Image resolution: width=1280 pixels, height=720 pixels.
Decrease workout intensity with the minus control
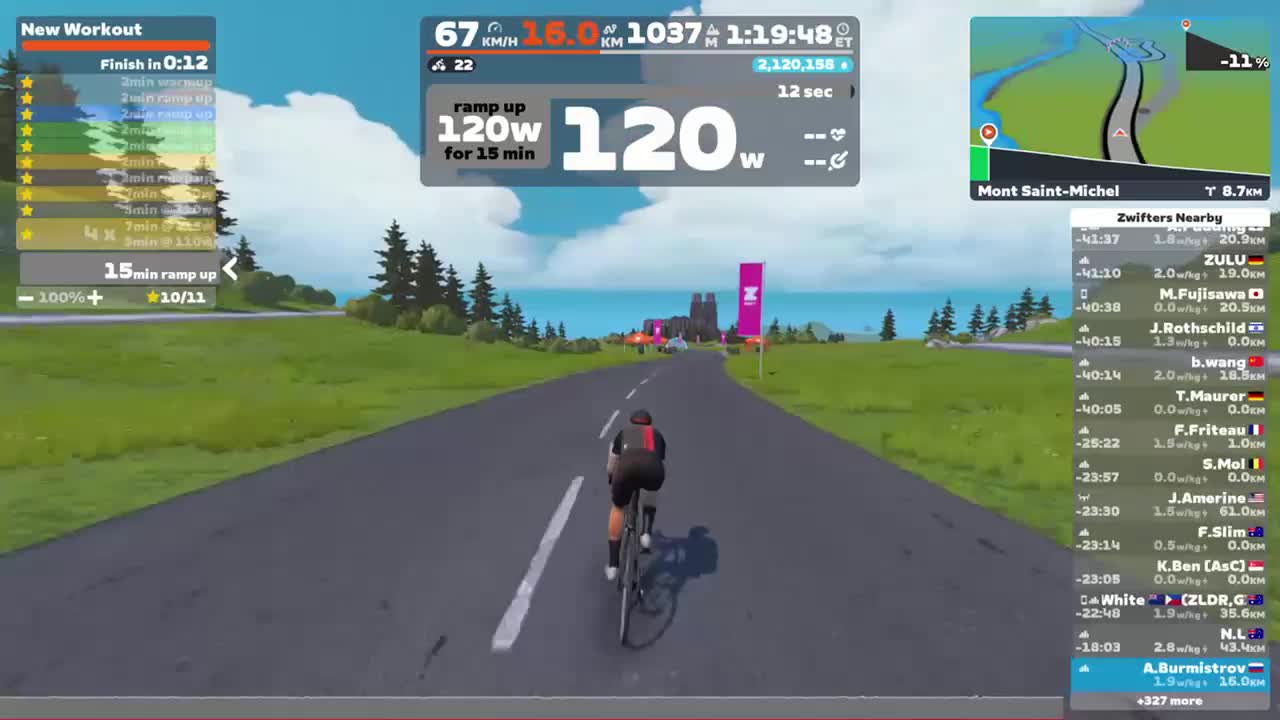(27, 297)
